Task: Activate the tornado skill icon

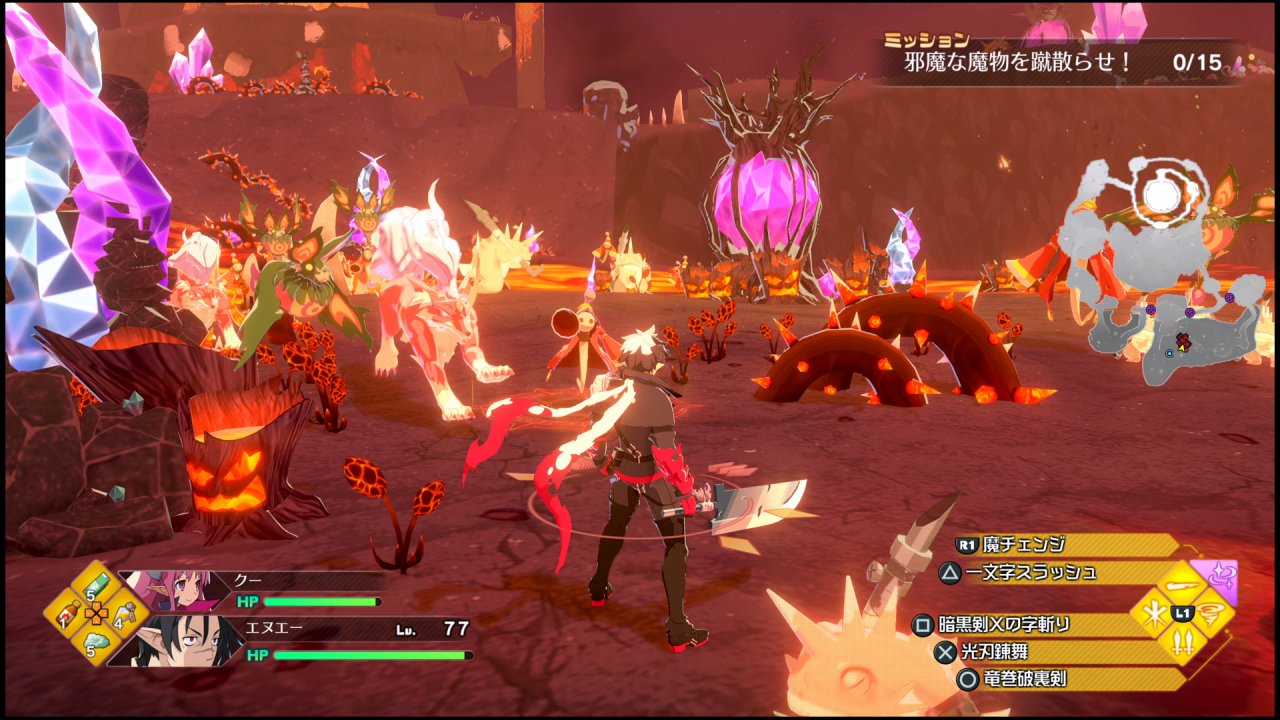Action: click(x=1213, y=611)
